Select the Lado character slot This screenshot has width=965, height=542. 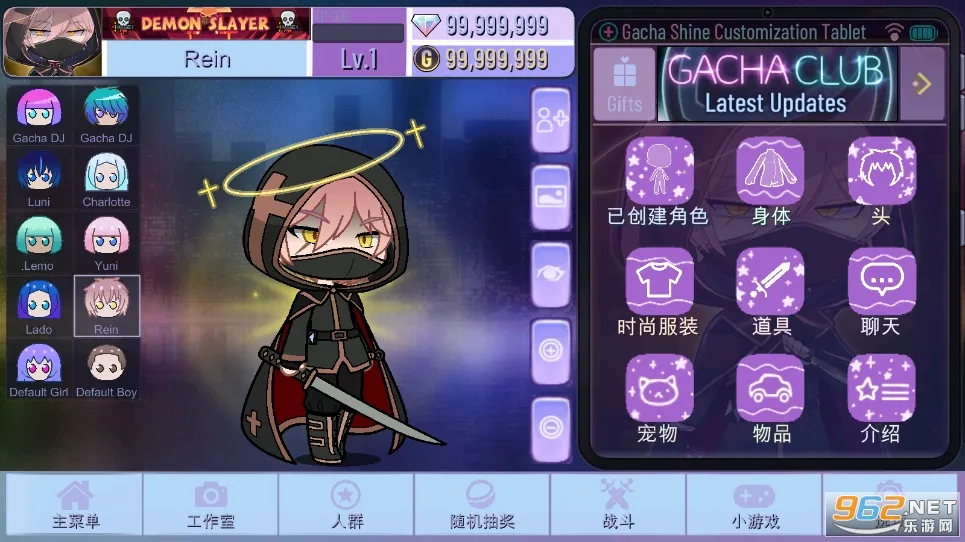(39, 306)
